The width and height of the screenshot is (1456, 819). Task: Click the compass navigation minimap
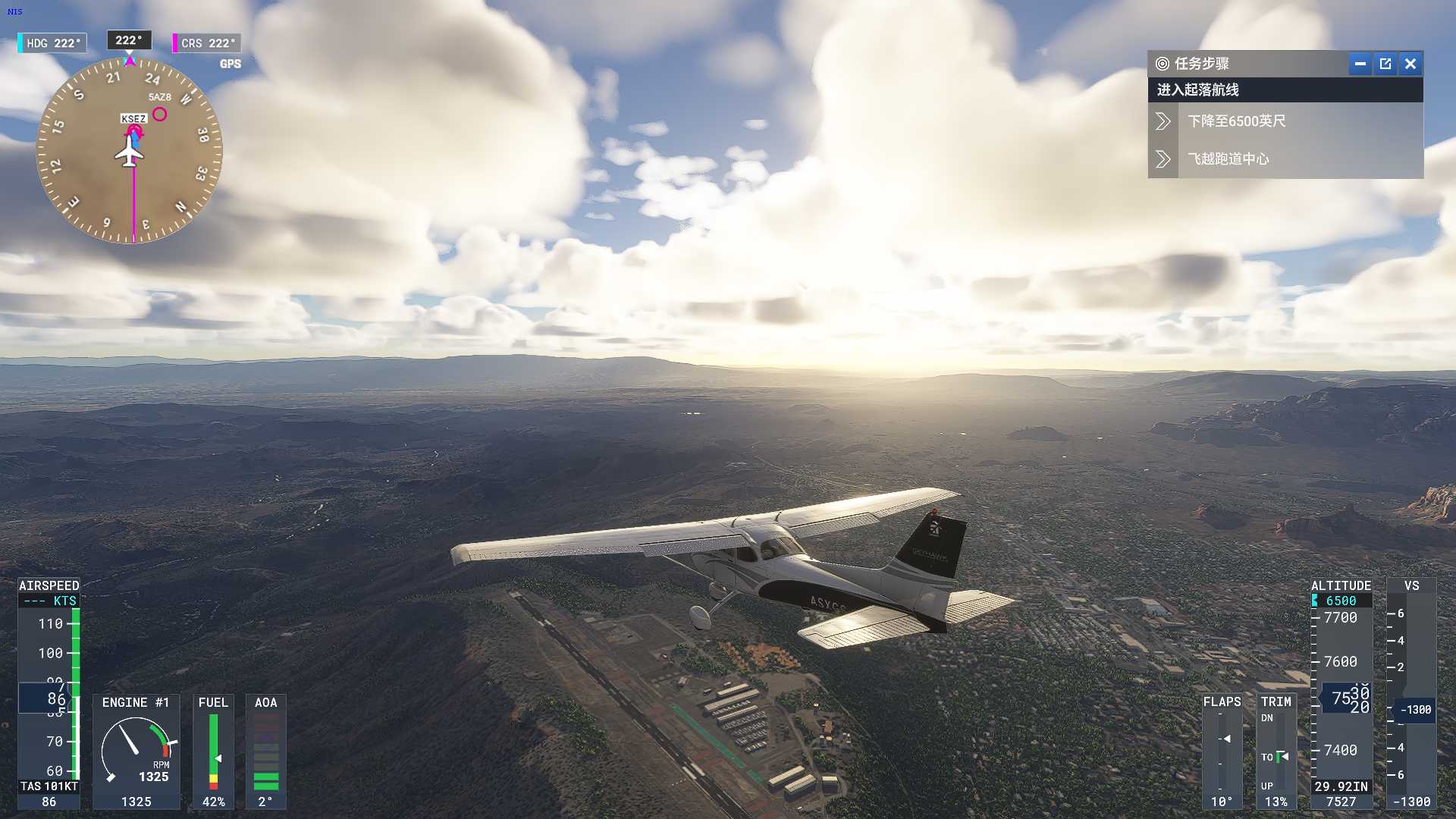click(130, 152)
